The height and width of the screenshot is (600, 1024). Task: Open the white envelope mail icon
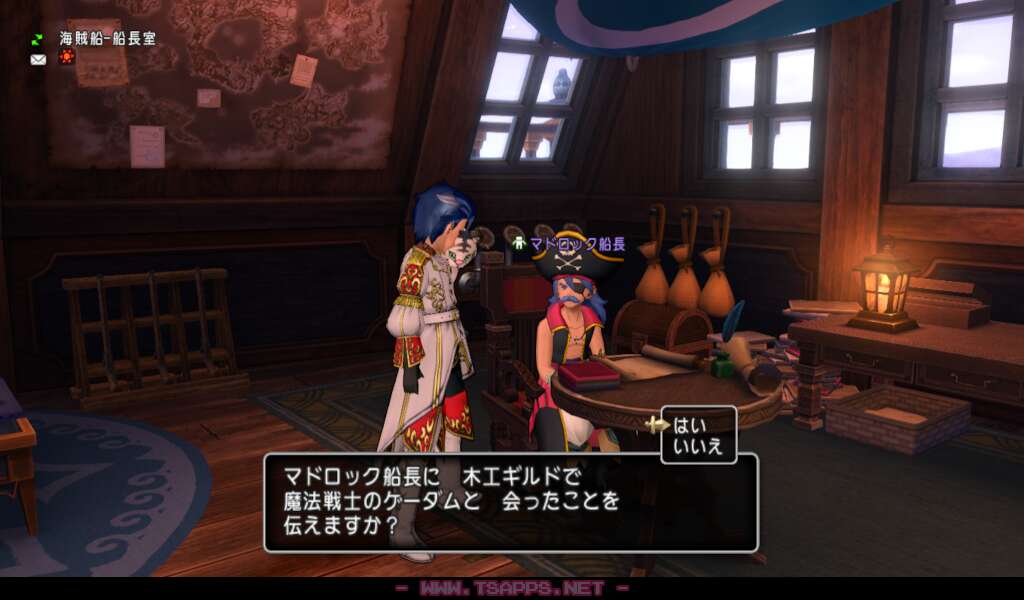[x=38, y=59]
